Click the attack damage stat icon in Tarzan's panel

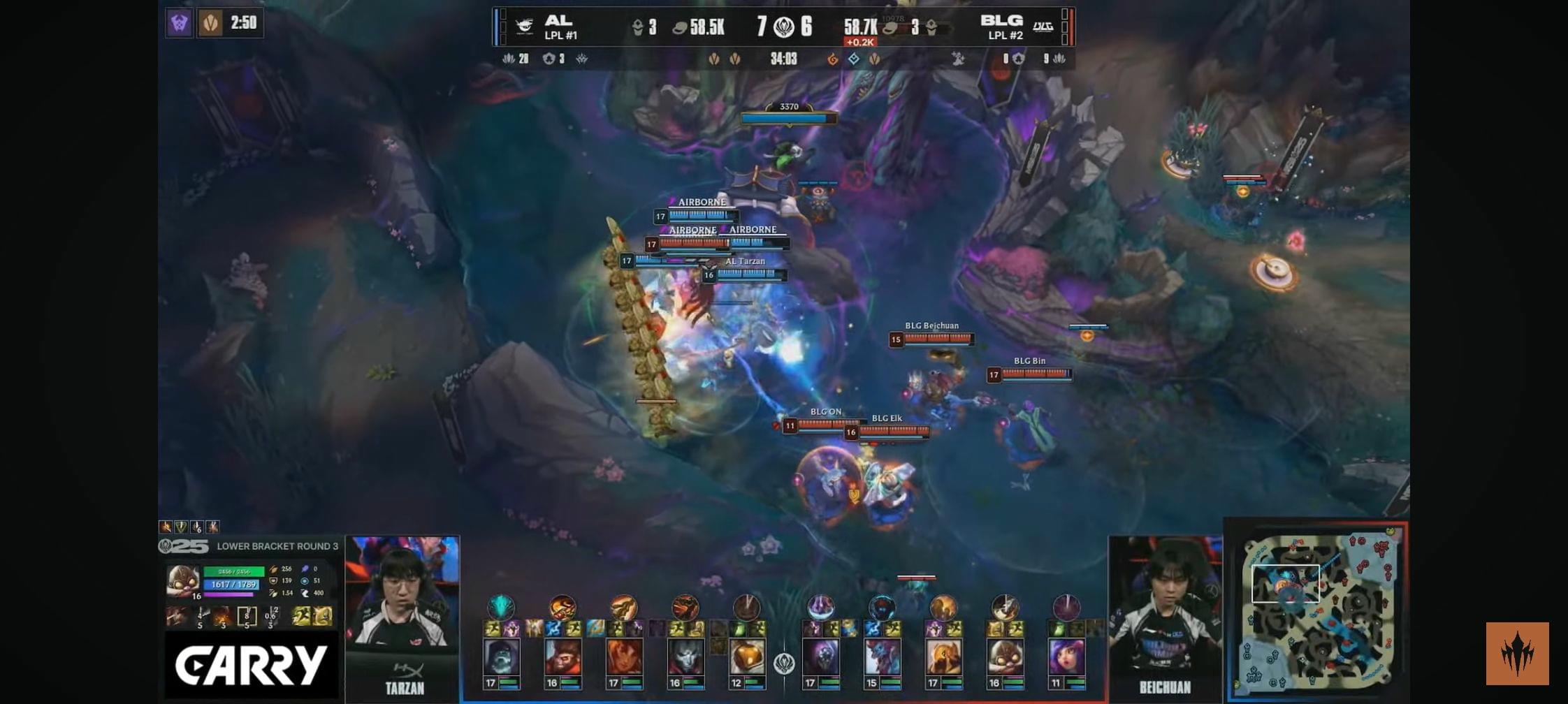274,569
